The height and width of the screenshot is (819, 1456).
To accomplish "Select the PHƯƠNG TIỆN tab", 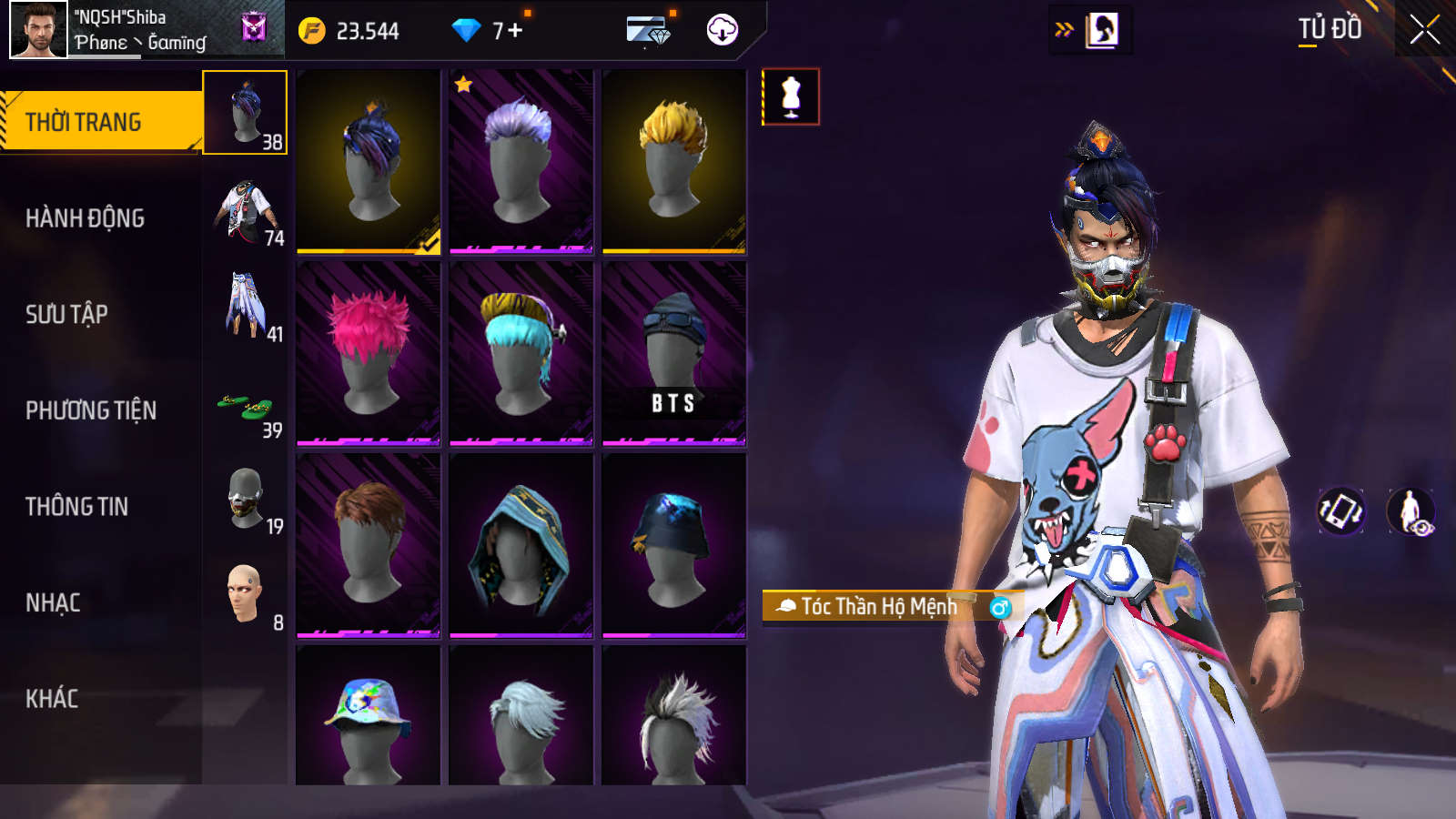I will (91, 411).
